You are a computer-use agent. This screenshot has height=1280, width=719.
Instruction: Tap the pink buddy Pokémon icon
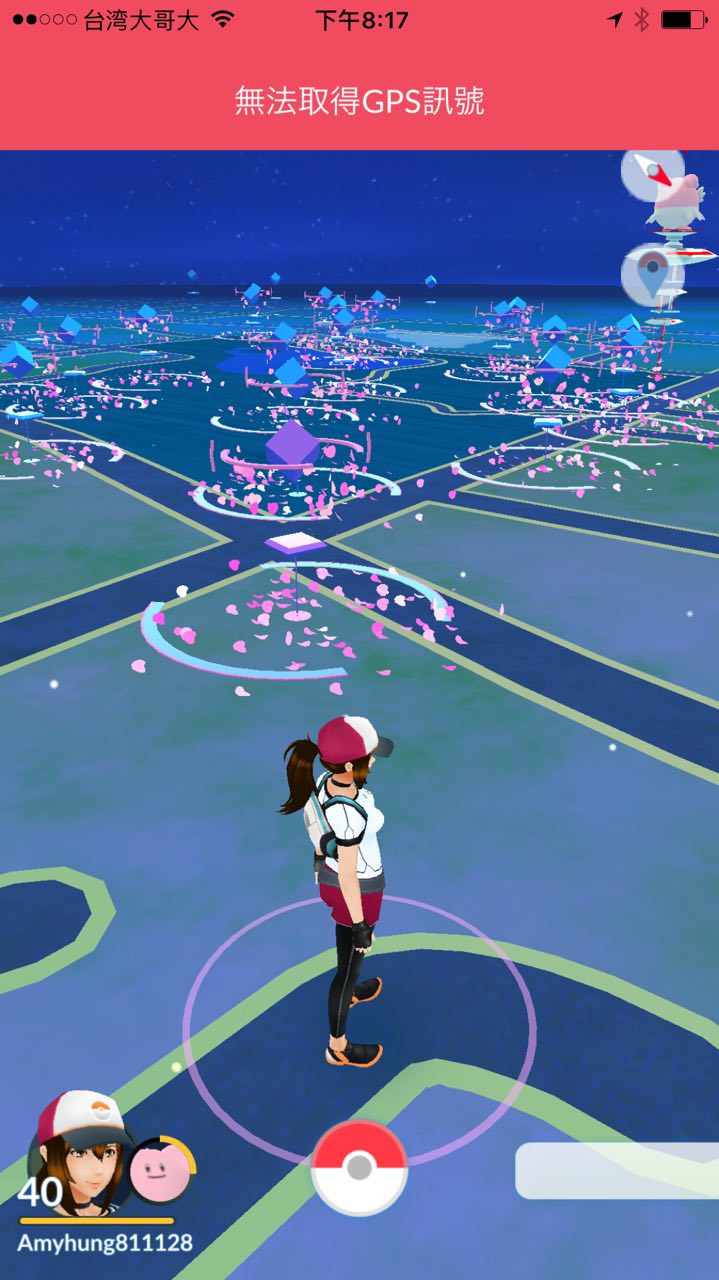[160, 1171]
